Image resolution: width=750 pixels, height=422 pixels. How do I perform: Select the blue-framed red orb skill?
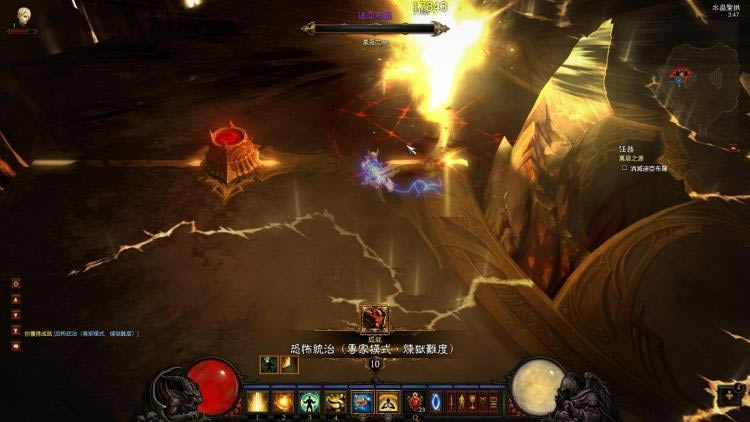coord(362,402)
